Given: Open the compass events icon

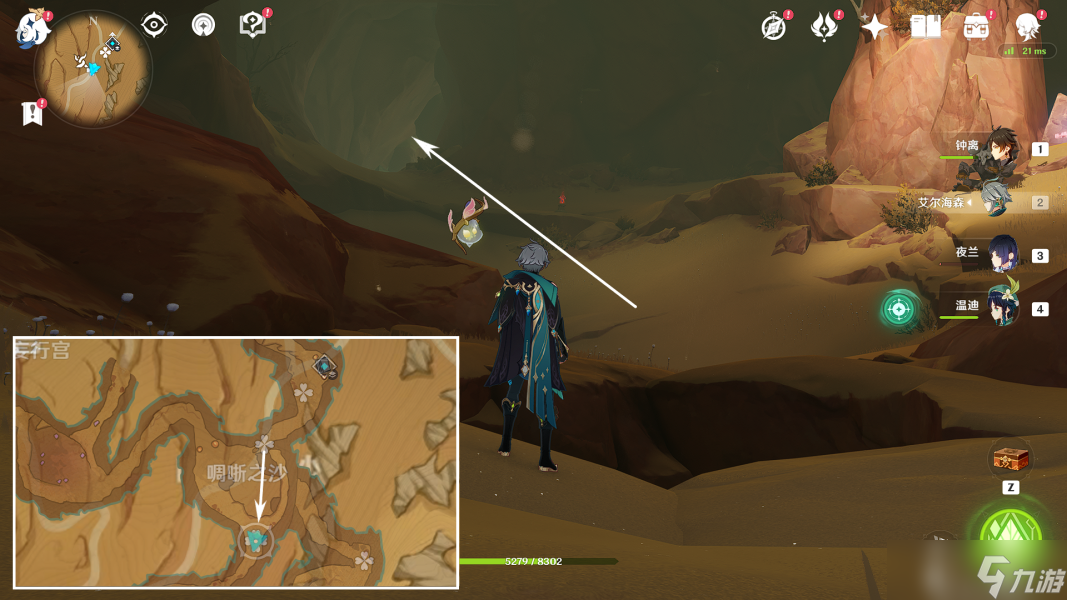Looking at the screenshot, I should point(774,27).
